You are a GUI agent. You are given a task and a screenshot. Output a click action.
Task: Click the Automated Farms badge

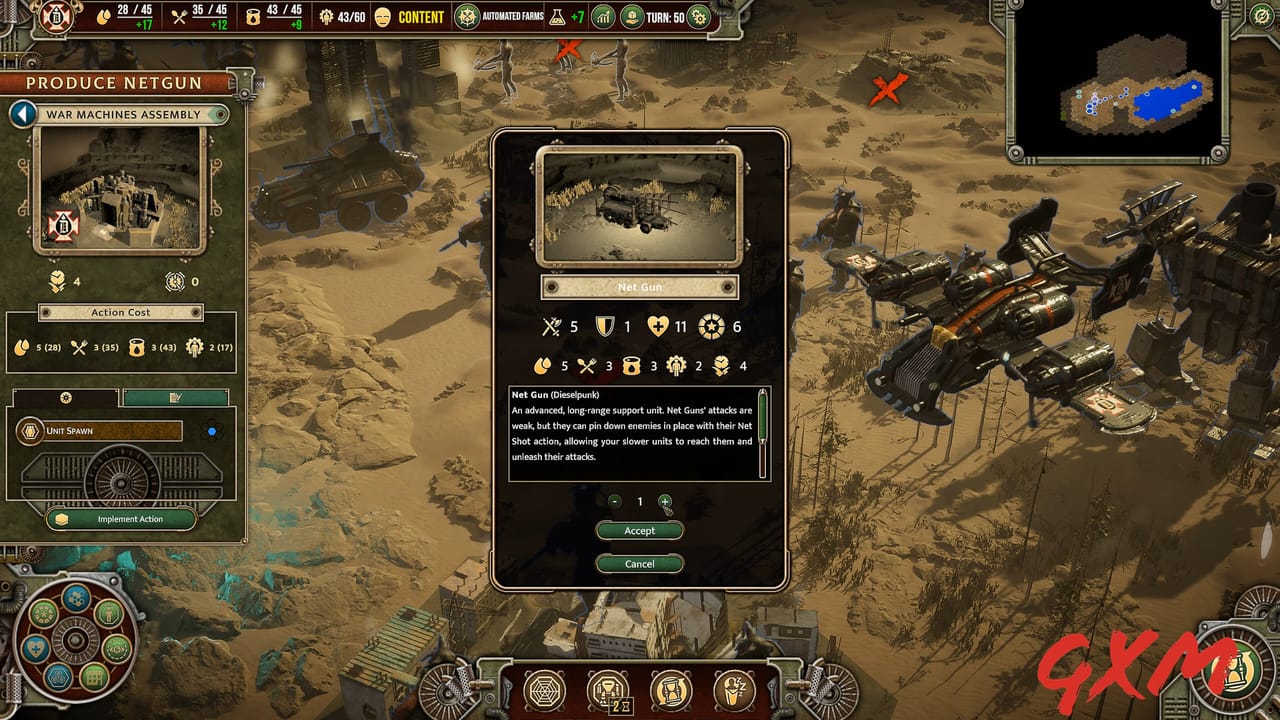click(x=465, y=17)
